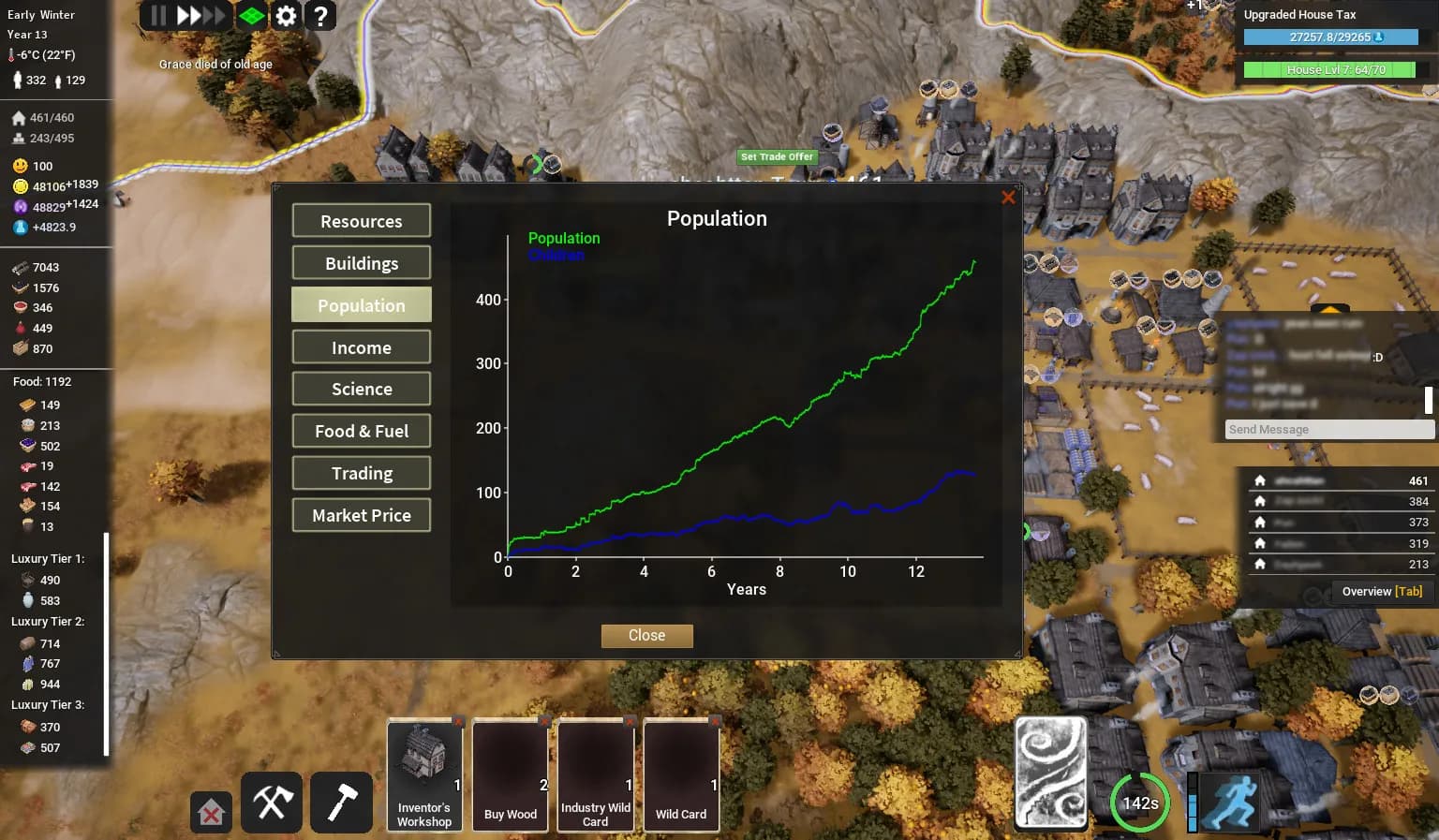Open the help question mark icon

coord(321,16)
